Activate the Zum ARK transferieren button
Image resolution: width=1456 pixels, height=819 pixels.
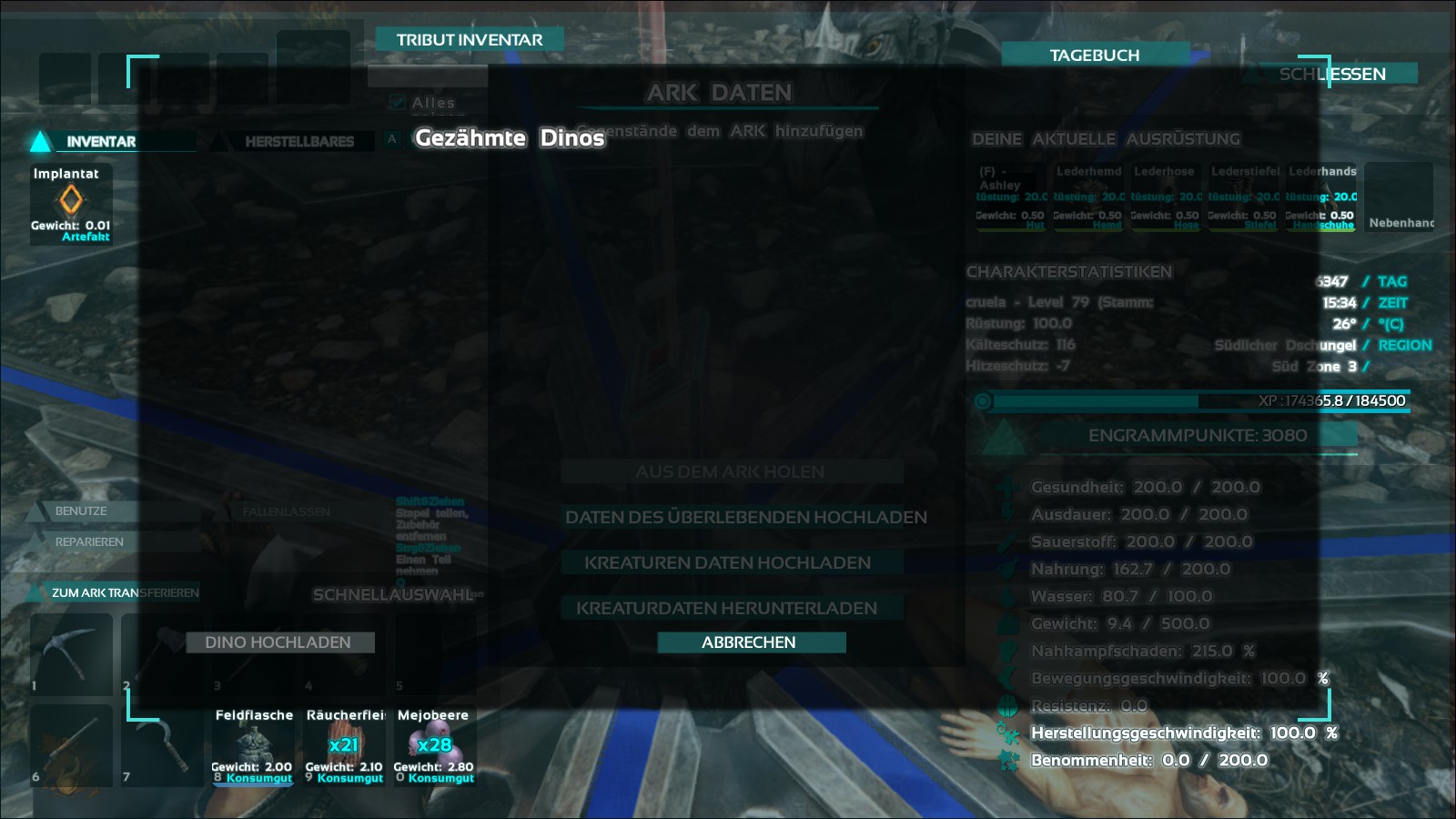pos(125,592)
